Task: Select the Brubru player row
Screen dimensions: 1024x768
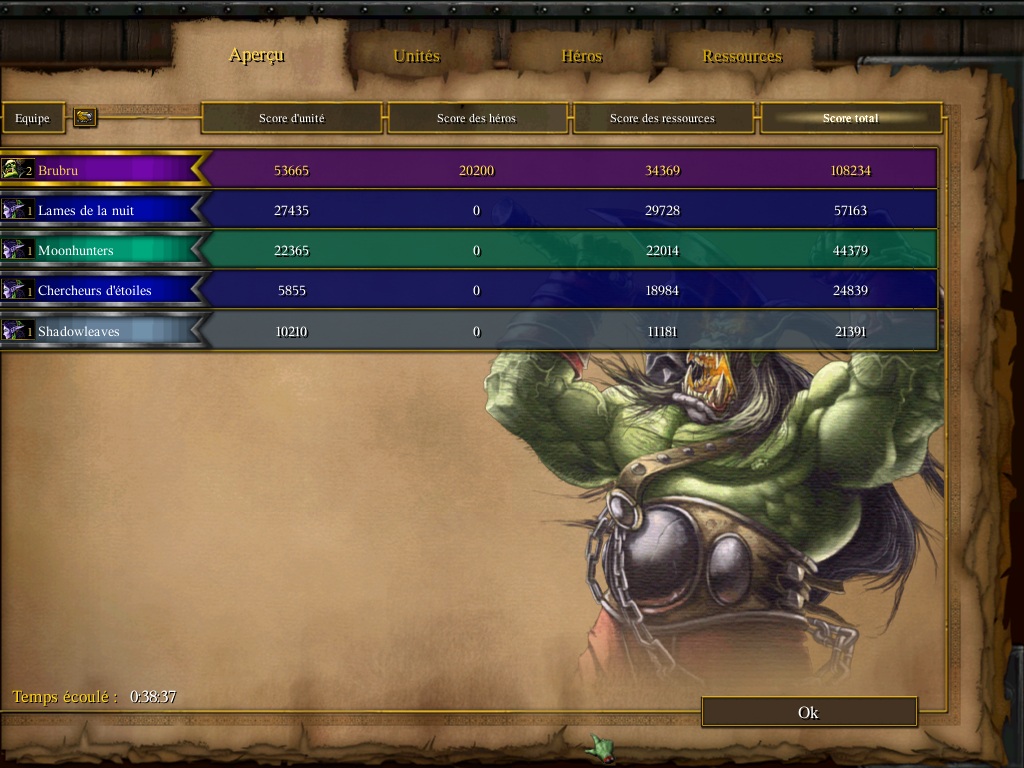Action: point(100,170)
